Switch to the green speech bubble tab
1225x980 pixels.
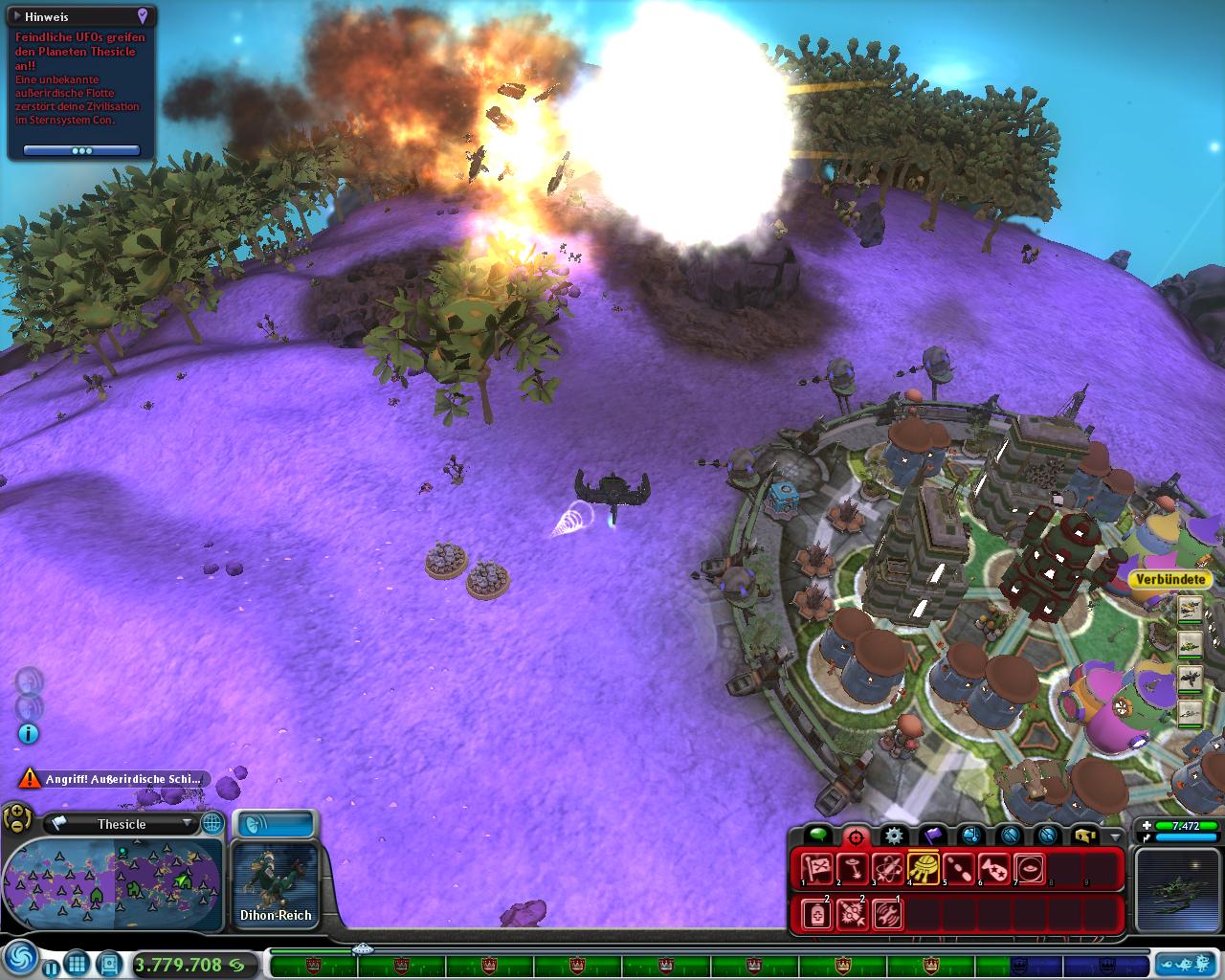tap(816, 836)
